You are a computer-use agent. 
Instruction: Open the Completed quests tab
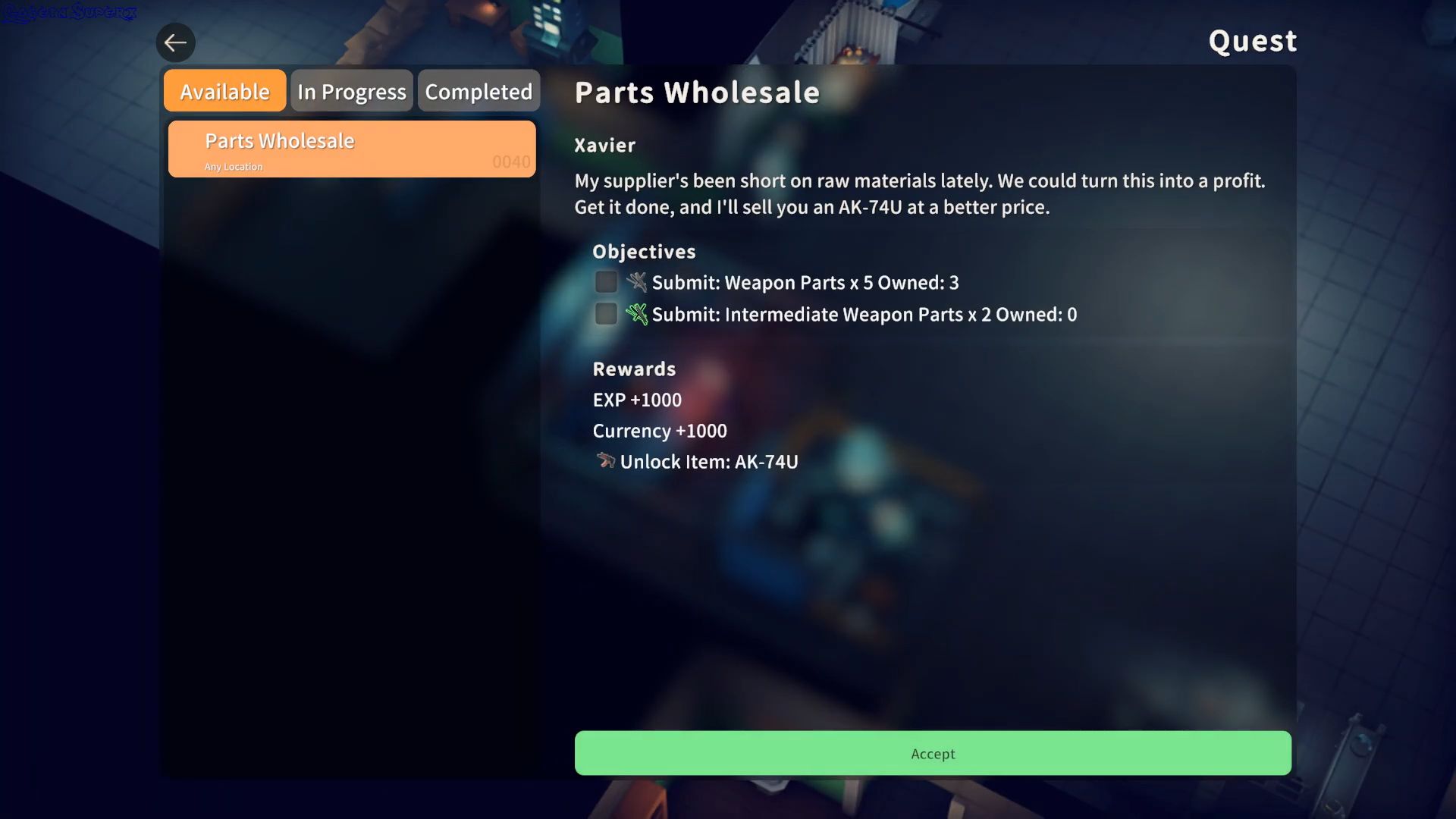(479, 91)
